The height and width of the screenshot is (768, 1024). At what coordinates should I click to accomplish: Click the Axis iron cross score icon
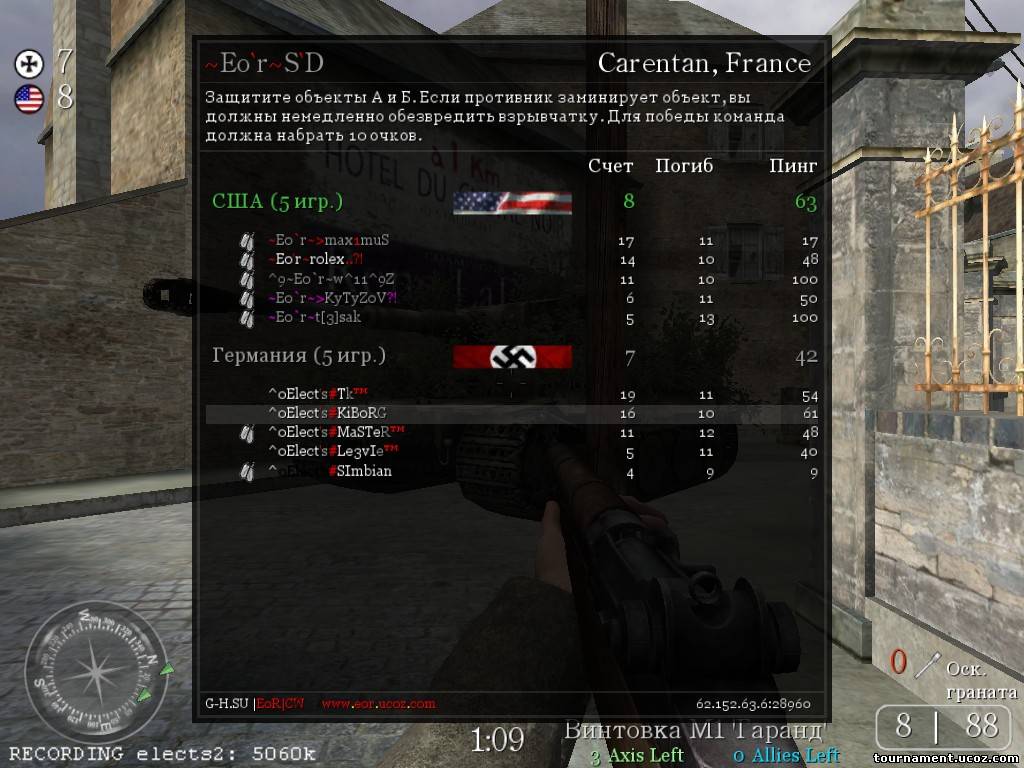(29, 64)
